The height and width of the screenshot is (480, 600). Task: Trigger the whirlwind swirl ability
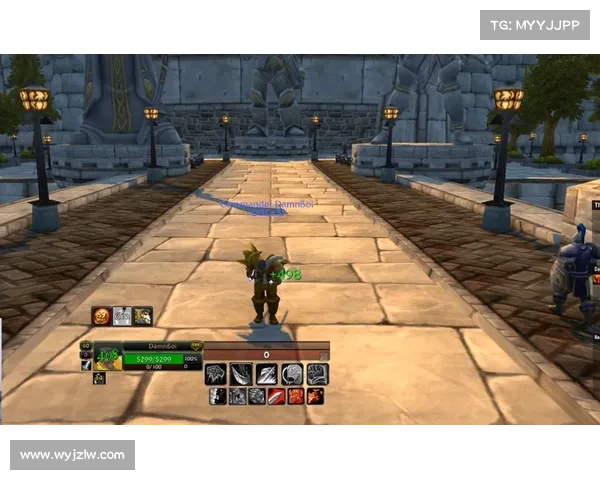point(291,374)
